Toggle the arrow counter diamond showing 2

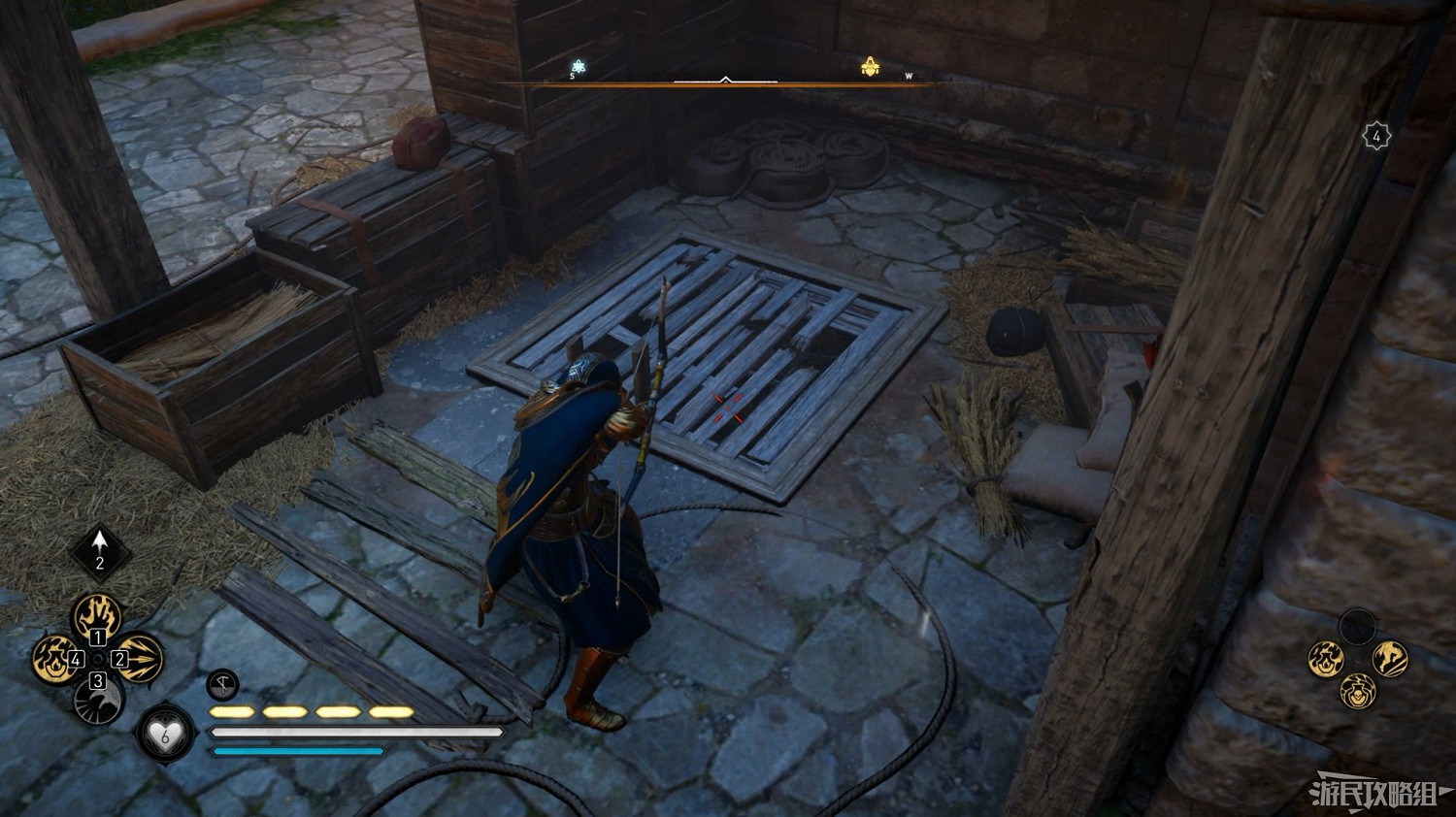tap(100, 551)
